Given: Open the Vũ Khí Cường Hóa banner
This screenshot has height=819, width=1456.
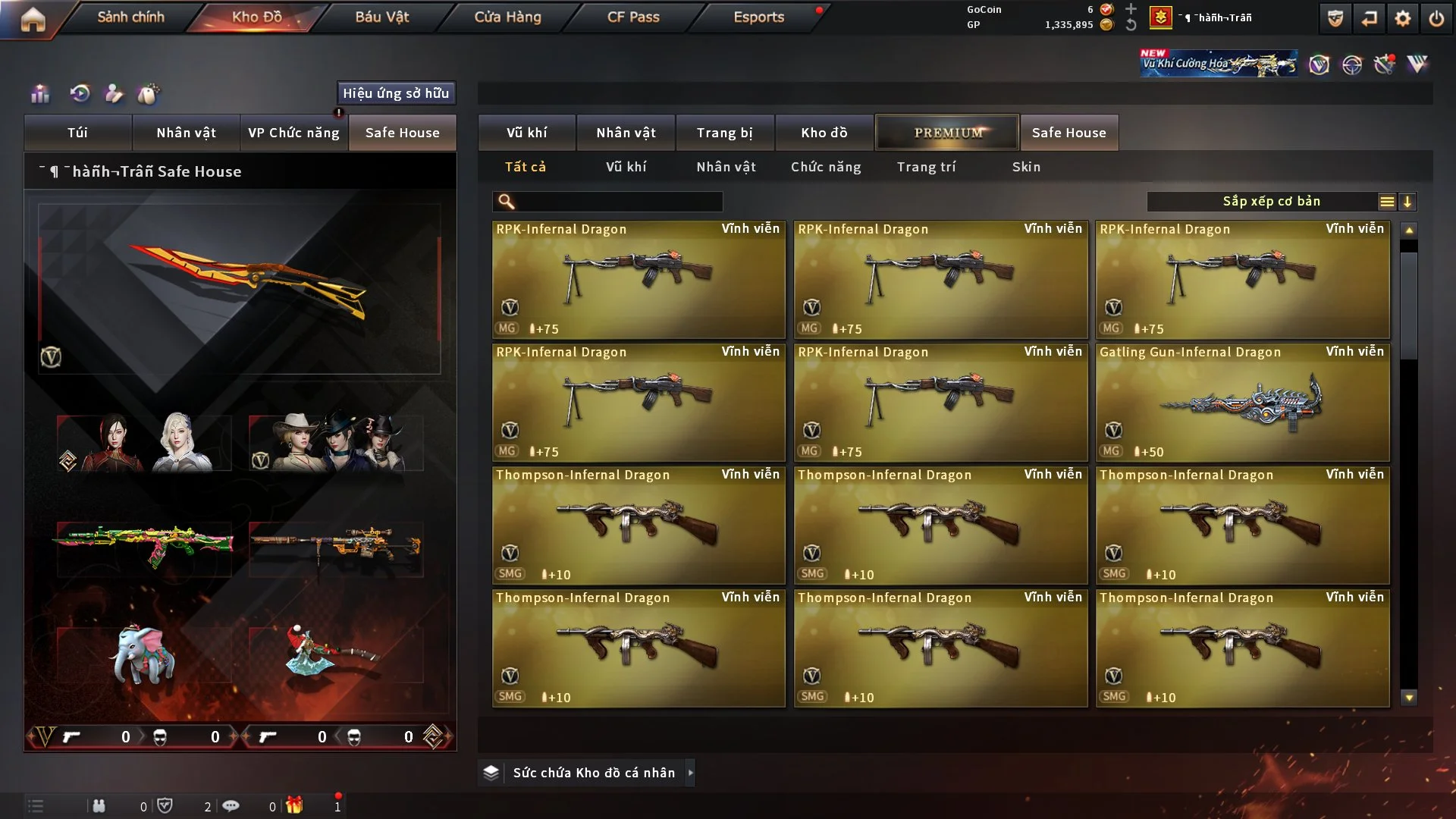Looking at the screenshot, I should [x=1218, y=64].
